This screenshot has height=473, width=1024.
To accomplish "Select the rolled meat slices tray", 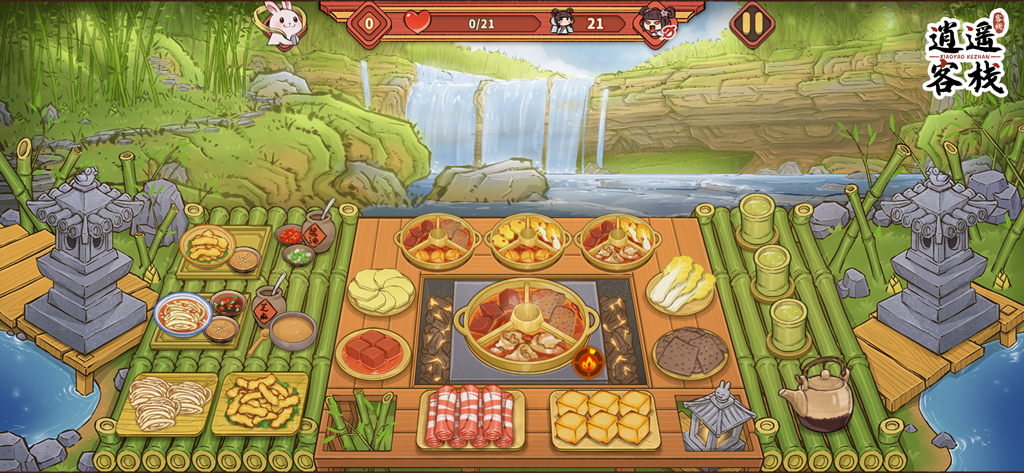I will pyautogui.click(x=470, y=415).
